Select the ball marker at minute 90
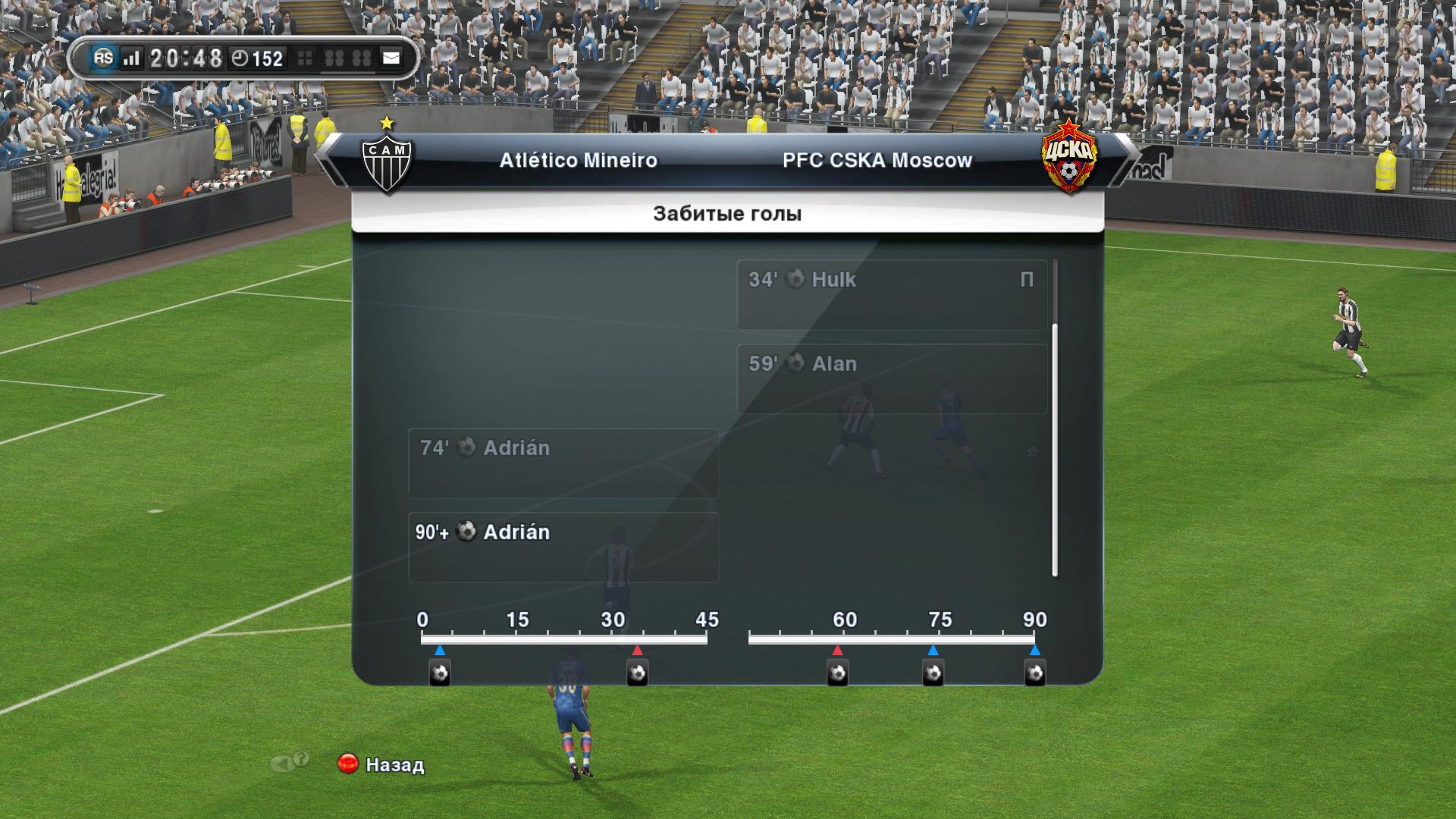 pos(1034,672)
